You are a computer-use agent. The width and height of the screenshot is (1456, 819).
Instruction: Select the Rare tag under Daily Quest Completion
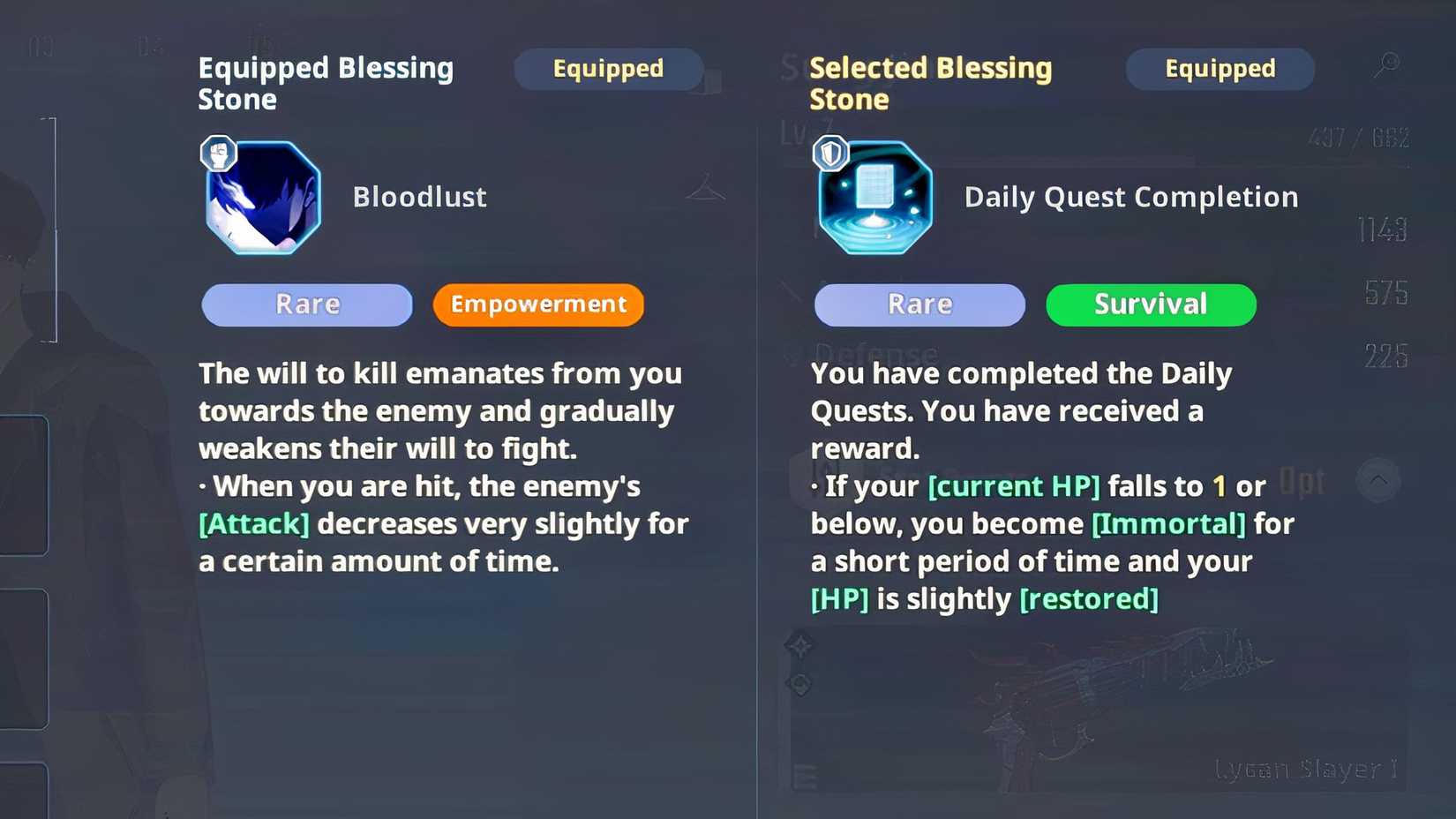[919, 304]
